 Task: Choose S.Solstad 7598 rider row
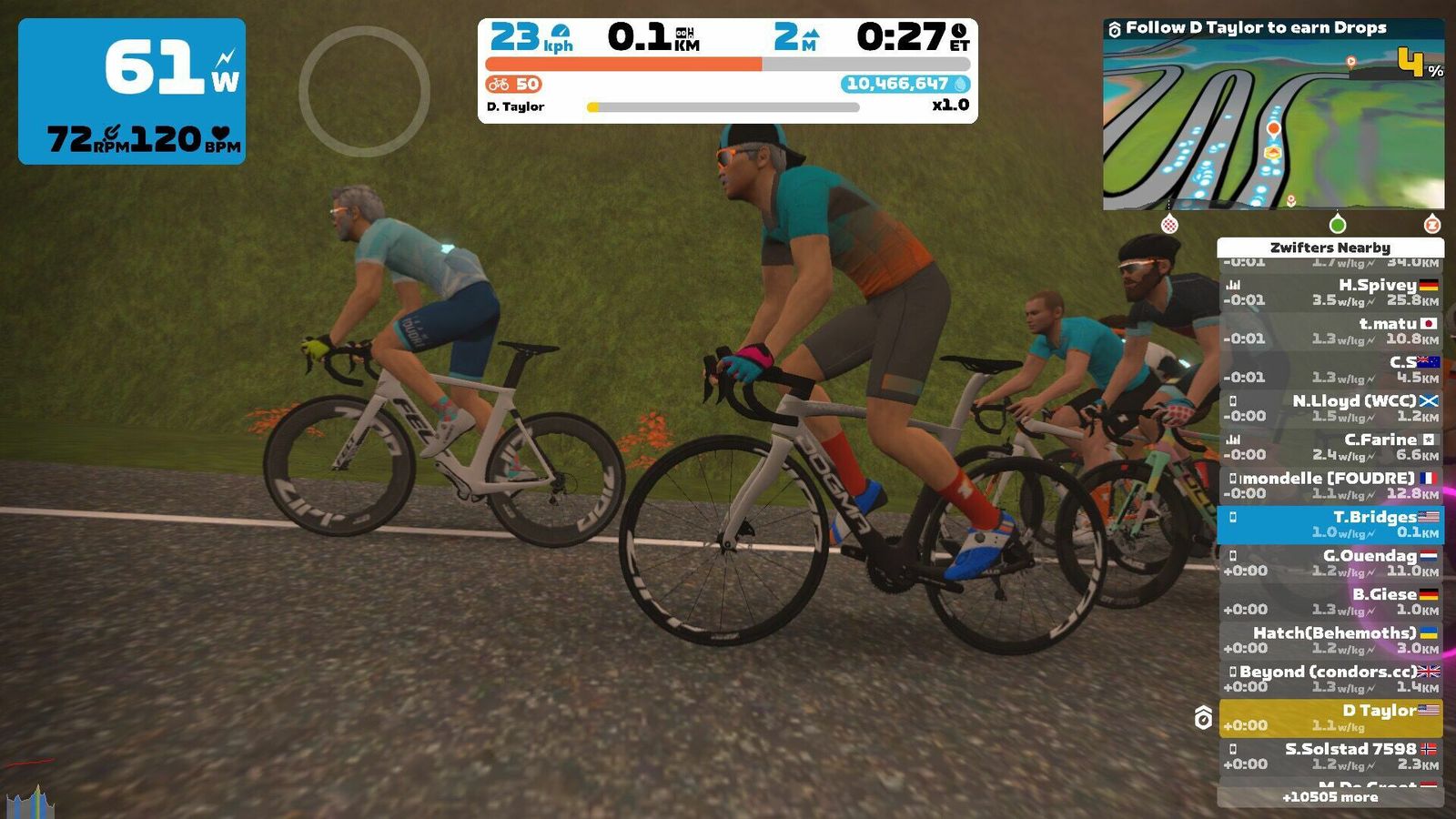(1330, 756)
